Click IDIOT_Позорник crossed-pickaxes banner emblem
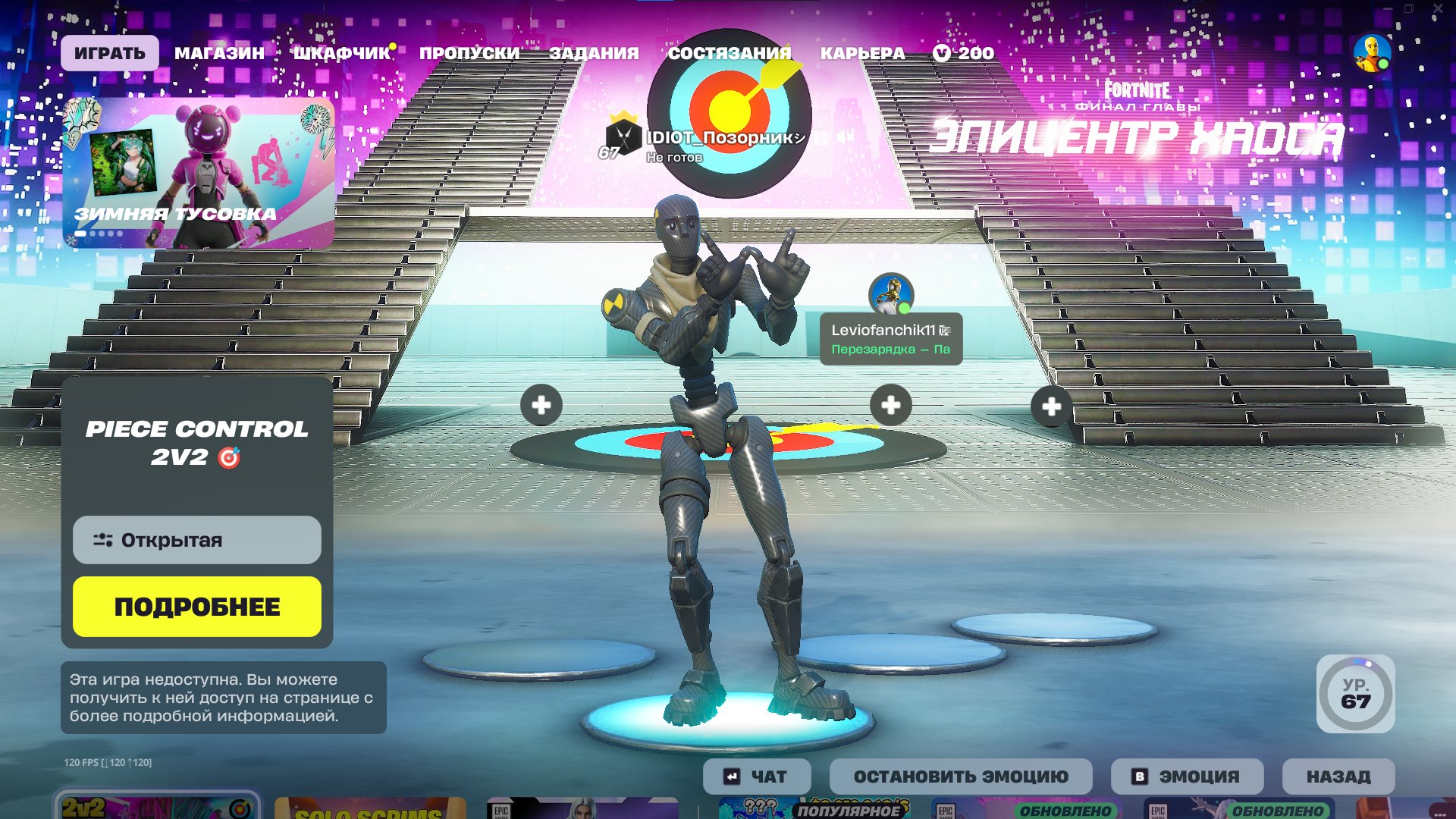1456x819 pixels. click(623, 138)
